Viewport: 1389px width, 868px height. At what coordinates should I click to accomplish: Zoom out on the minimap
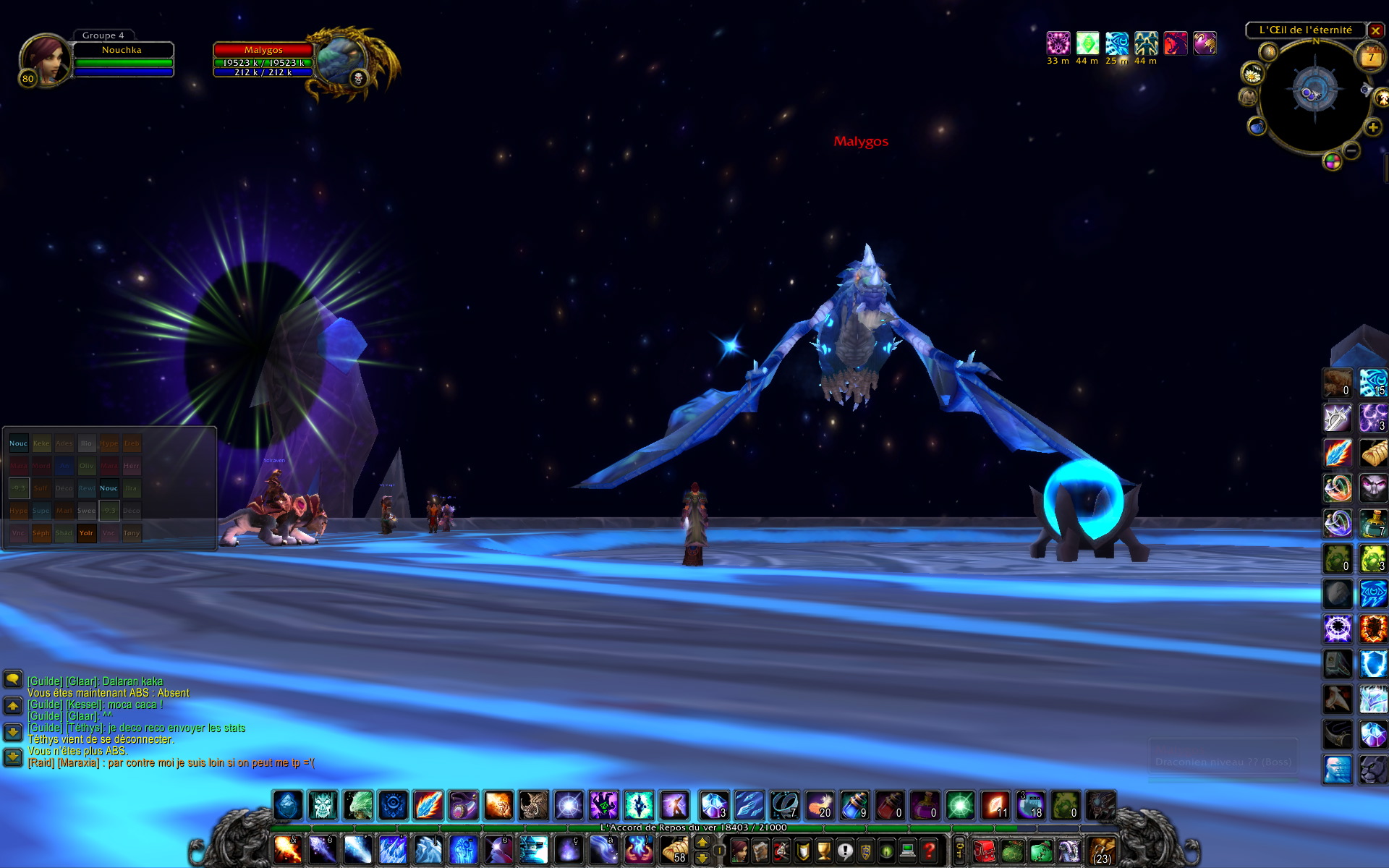click(x=1351, y=150)
